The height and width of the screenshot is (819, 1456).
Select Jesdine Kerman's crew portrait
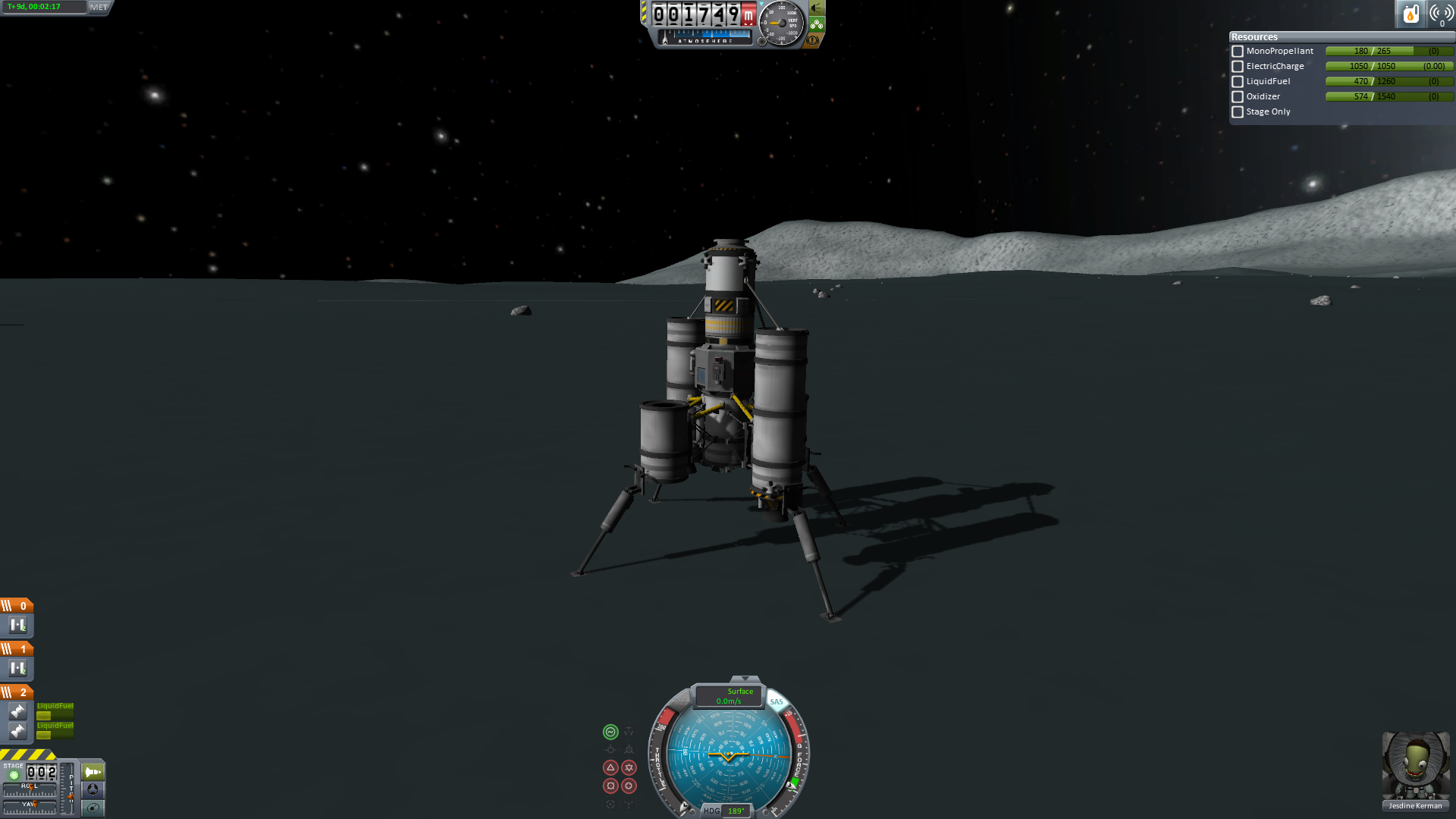[1415, 767]
